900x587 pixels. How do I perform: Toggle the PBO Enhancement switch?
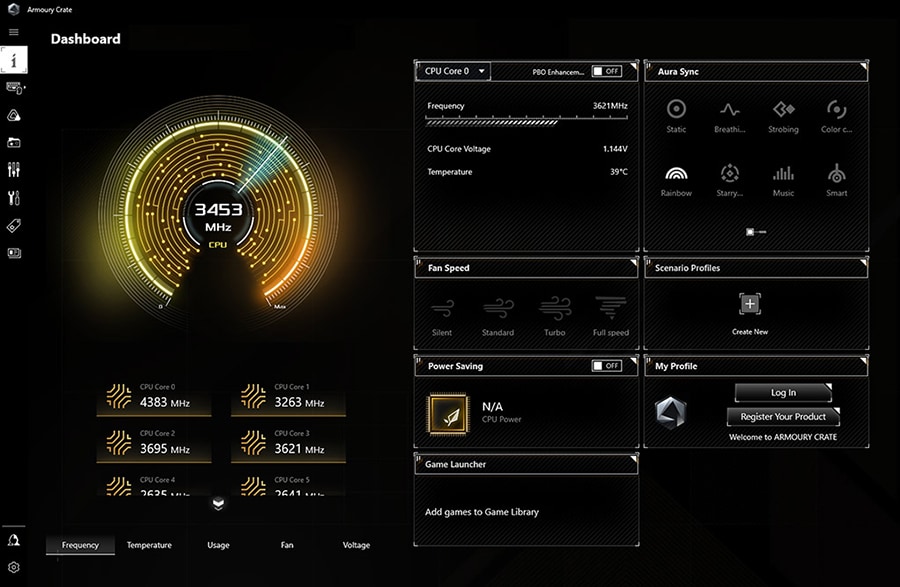(606, 71)
